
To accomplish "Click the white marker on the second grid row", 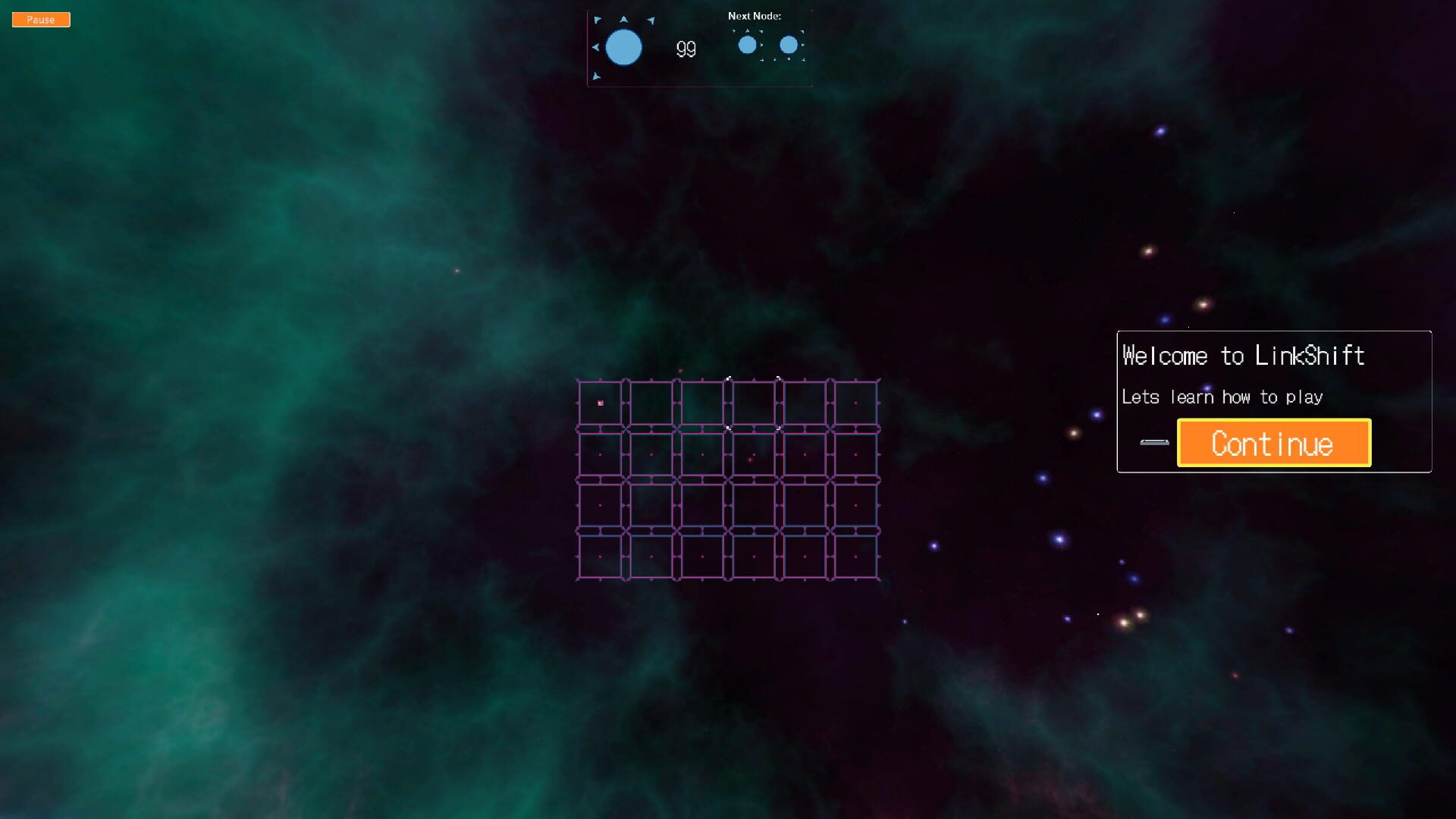I will 728,428.
